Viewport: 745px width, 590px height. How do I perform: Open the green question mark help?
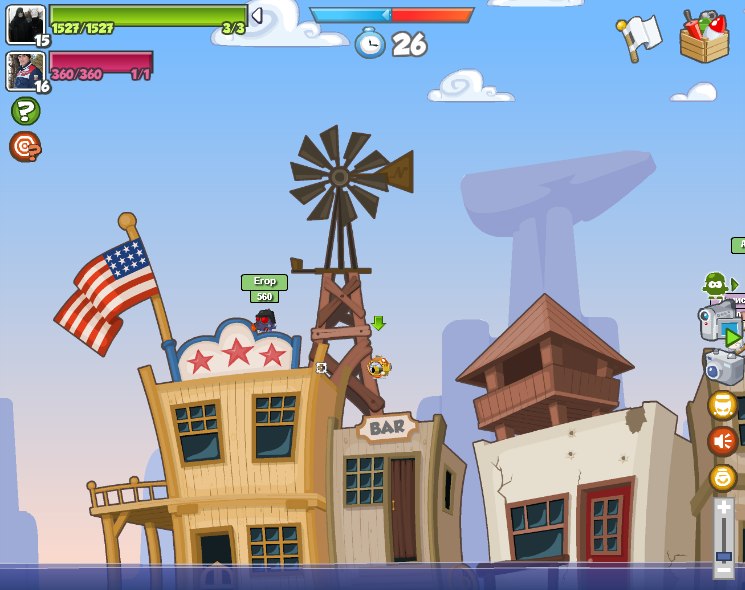(25, 111)
